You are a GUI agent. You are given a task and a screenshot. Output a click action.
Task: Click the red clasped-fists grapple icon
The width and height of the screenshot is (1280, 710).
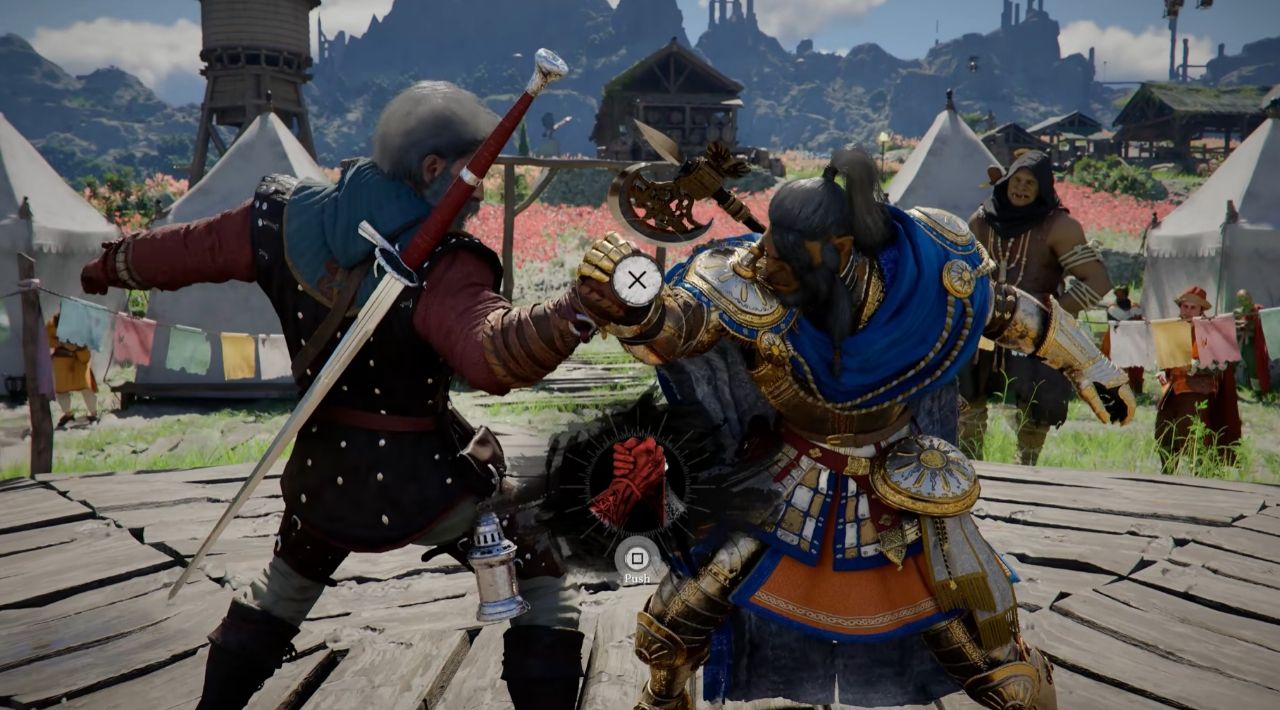(x=628, y=481)
